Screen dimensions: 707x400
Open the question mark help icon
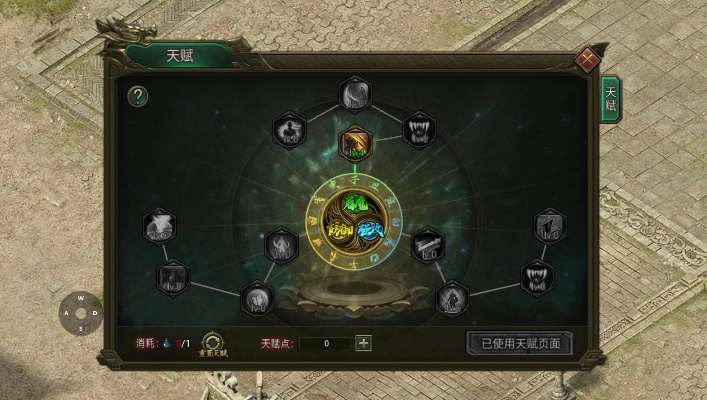[139, 97]
